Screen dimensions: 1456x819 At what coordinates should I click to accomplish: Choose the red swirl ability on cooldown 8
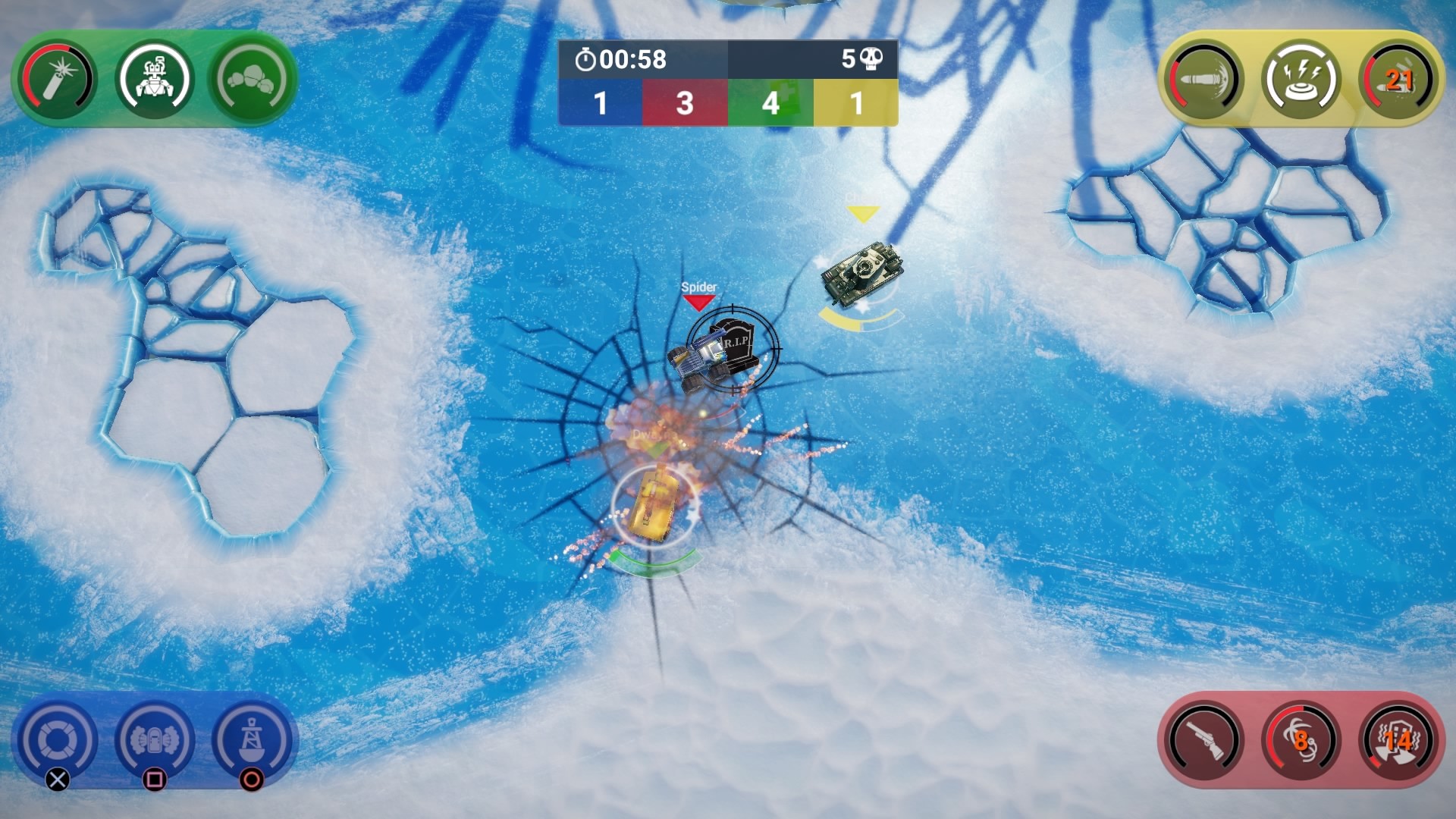(1301, 740)
